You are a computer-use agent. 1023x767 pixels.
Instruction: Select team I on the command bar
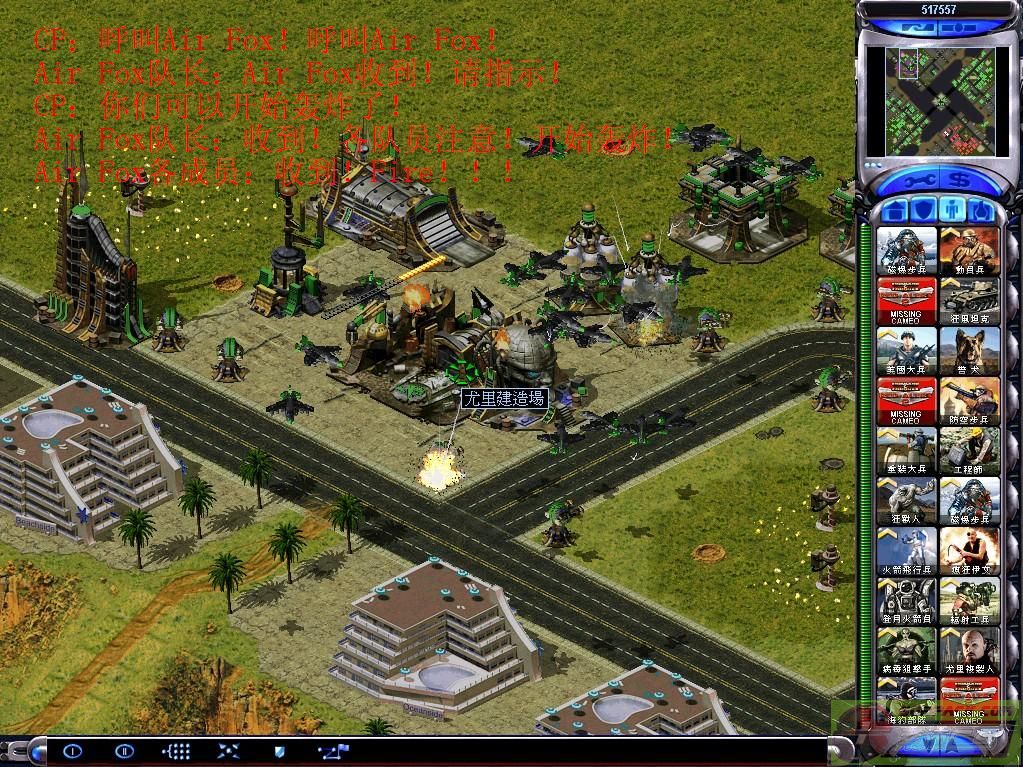(x=72, y=749)
